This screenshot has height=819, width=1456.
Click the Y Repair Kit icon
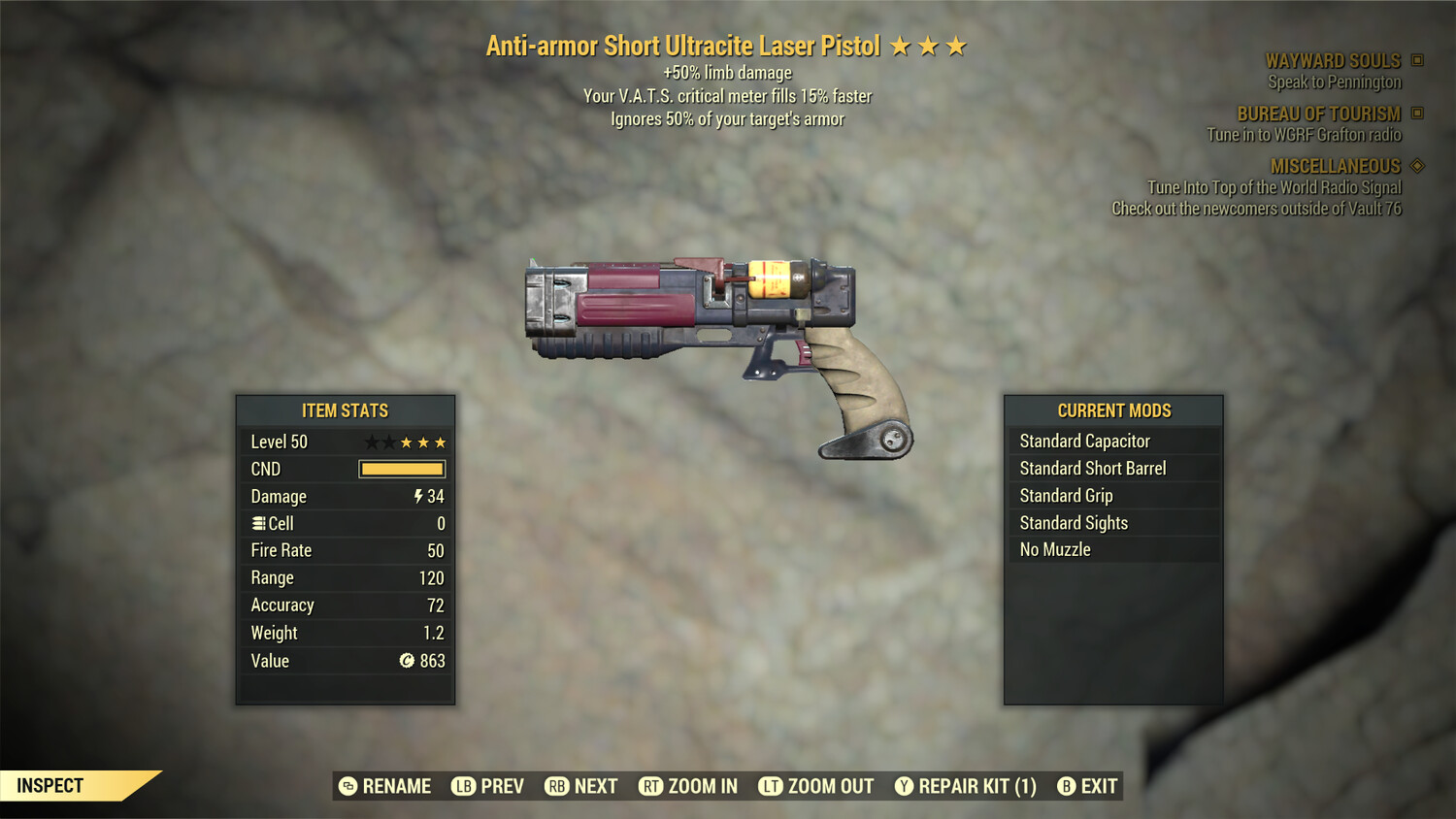click(903, 786)
